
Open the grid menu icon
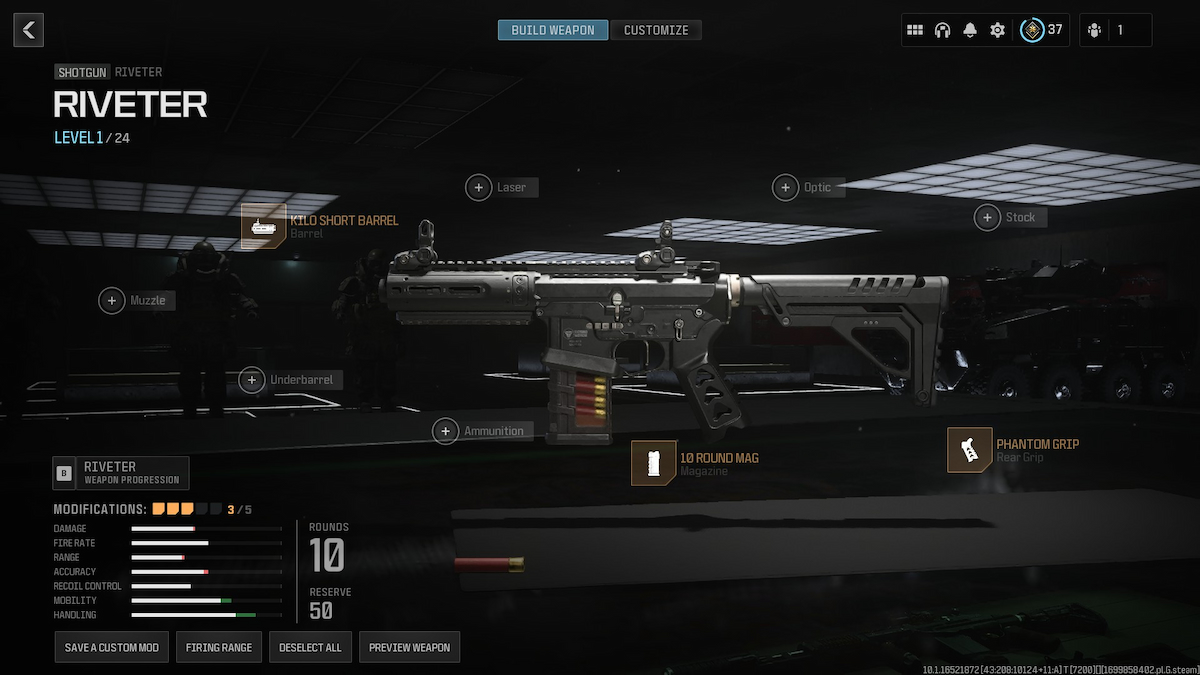(x=914, y=30)
